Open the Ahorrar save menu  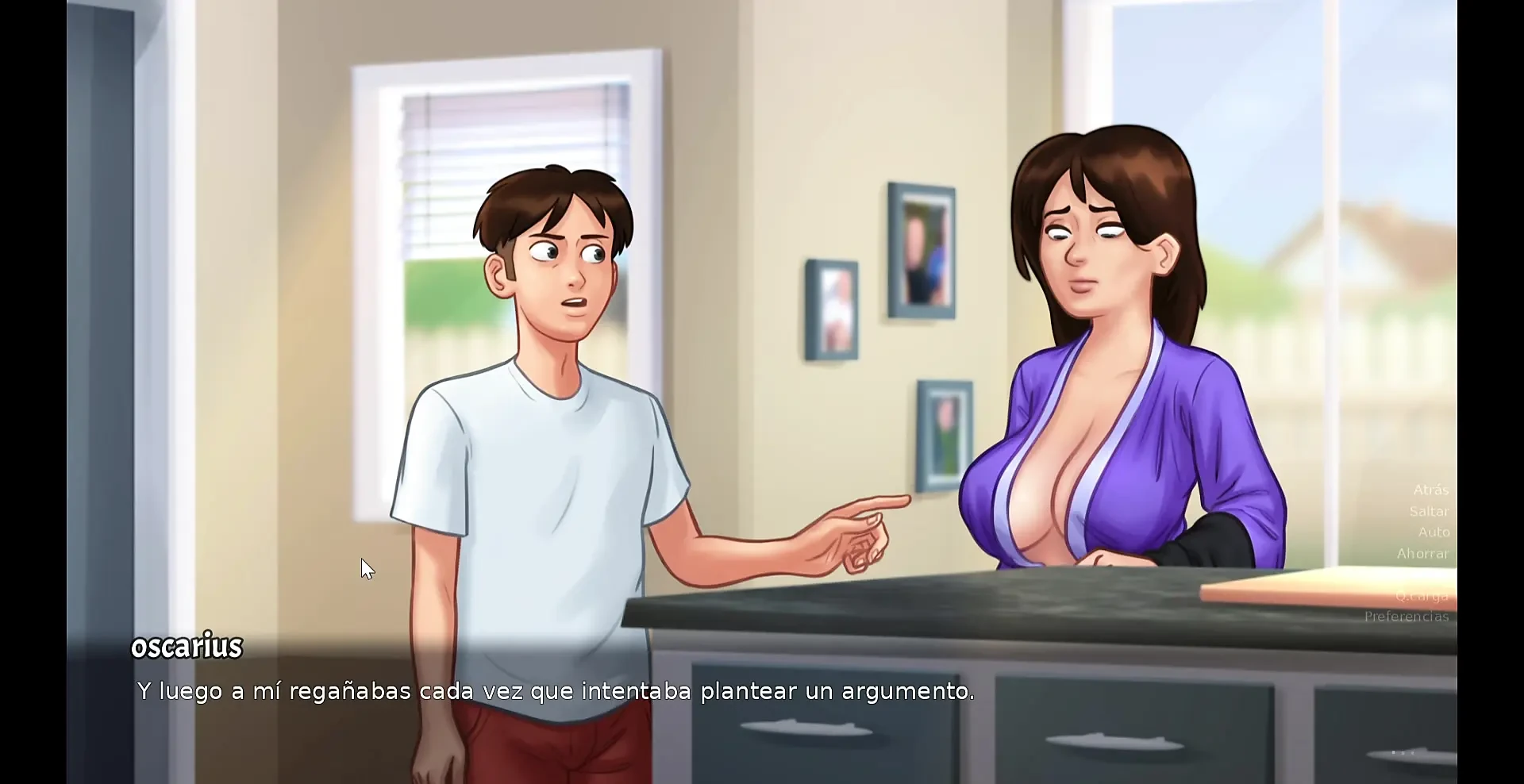(1422, 554)
